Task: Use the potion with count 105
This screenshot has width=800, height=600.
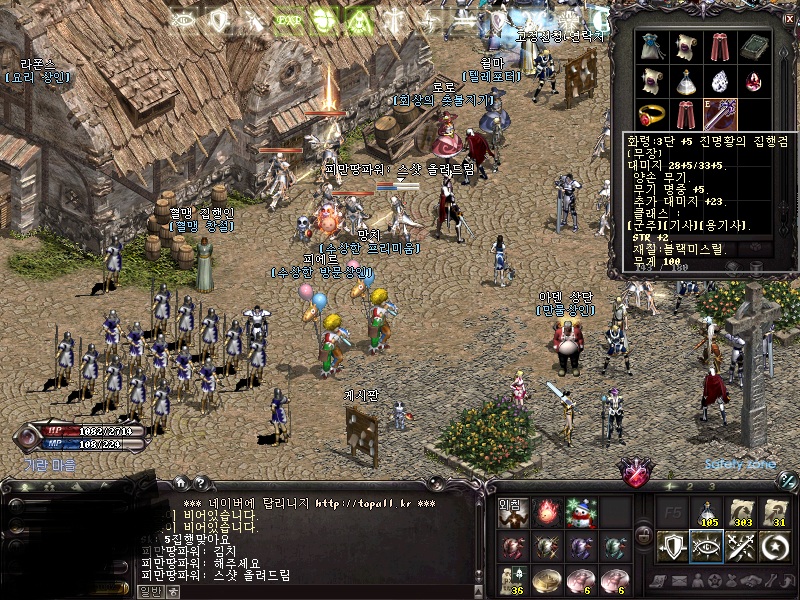Action: pos(707,513)
